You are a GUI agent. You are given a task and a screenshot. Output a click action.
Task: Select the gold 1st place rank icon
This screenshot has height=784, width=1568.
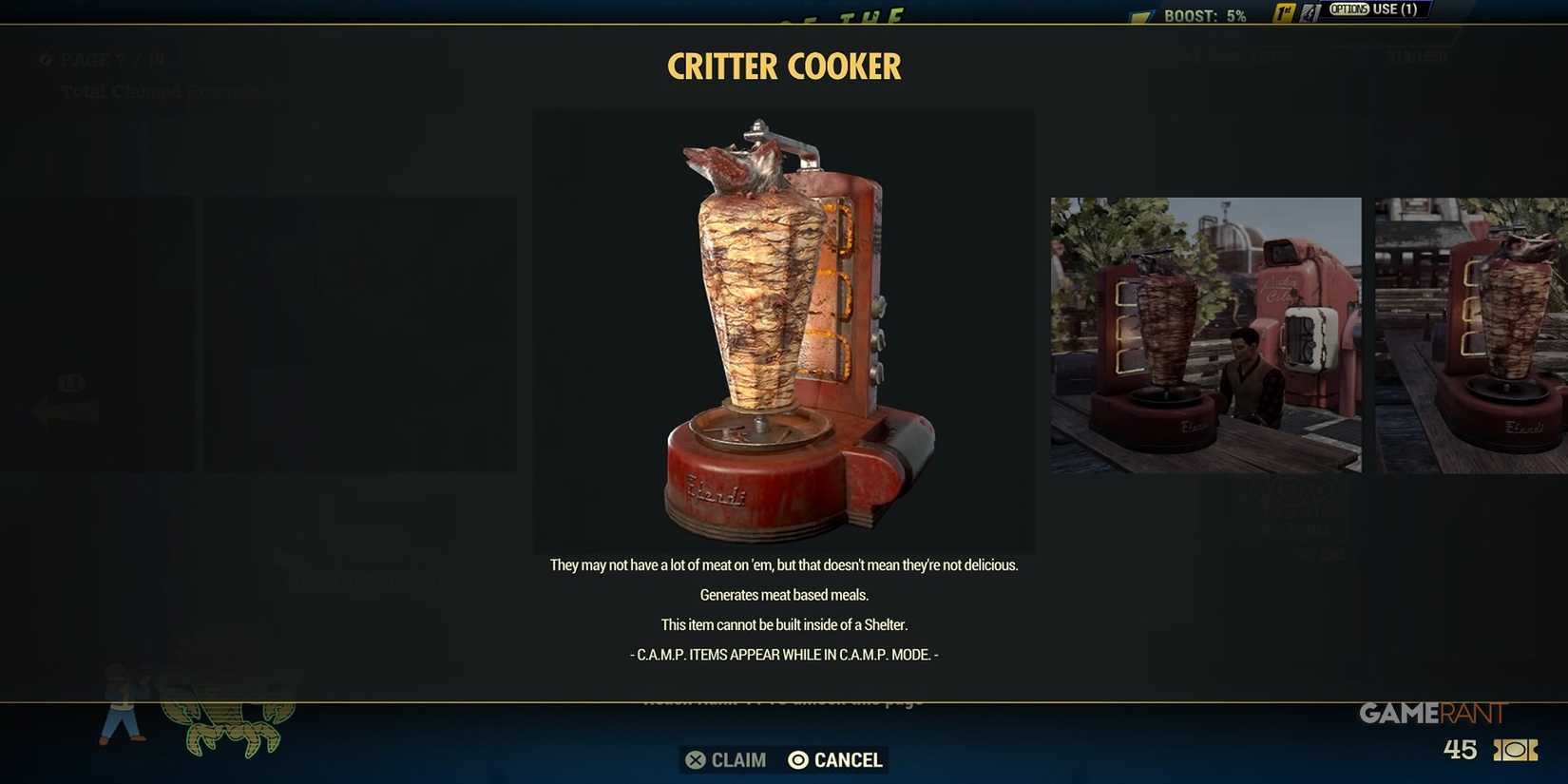1285,12
